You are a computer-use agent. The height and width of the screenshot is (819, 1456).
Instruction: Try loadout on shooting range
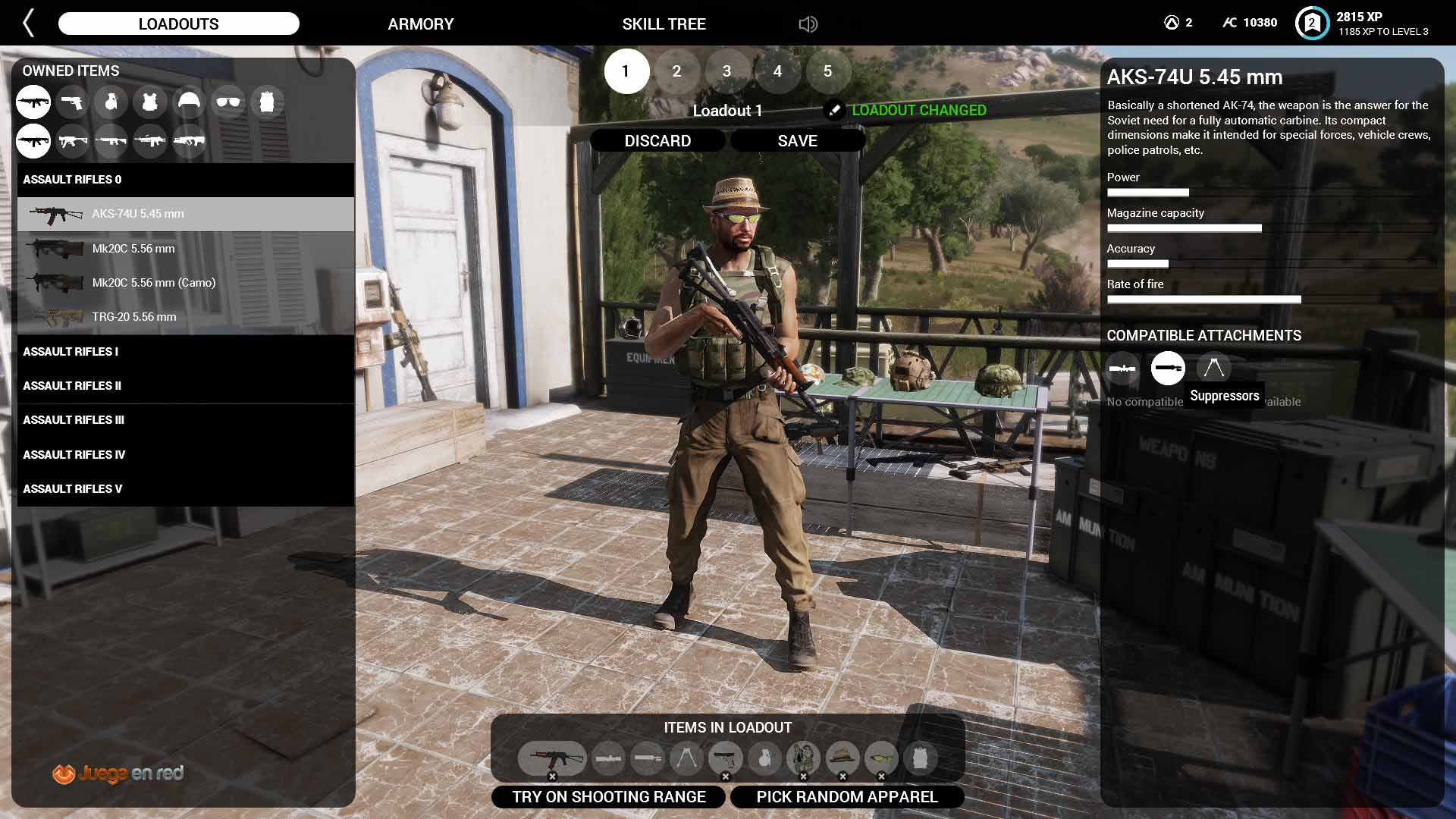(x=608, y=797)
